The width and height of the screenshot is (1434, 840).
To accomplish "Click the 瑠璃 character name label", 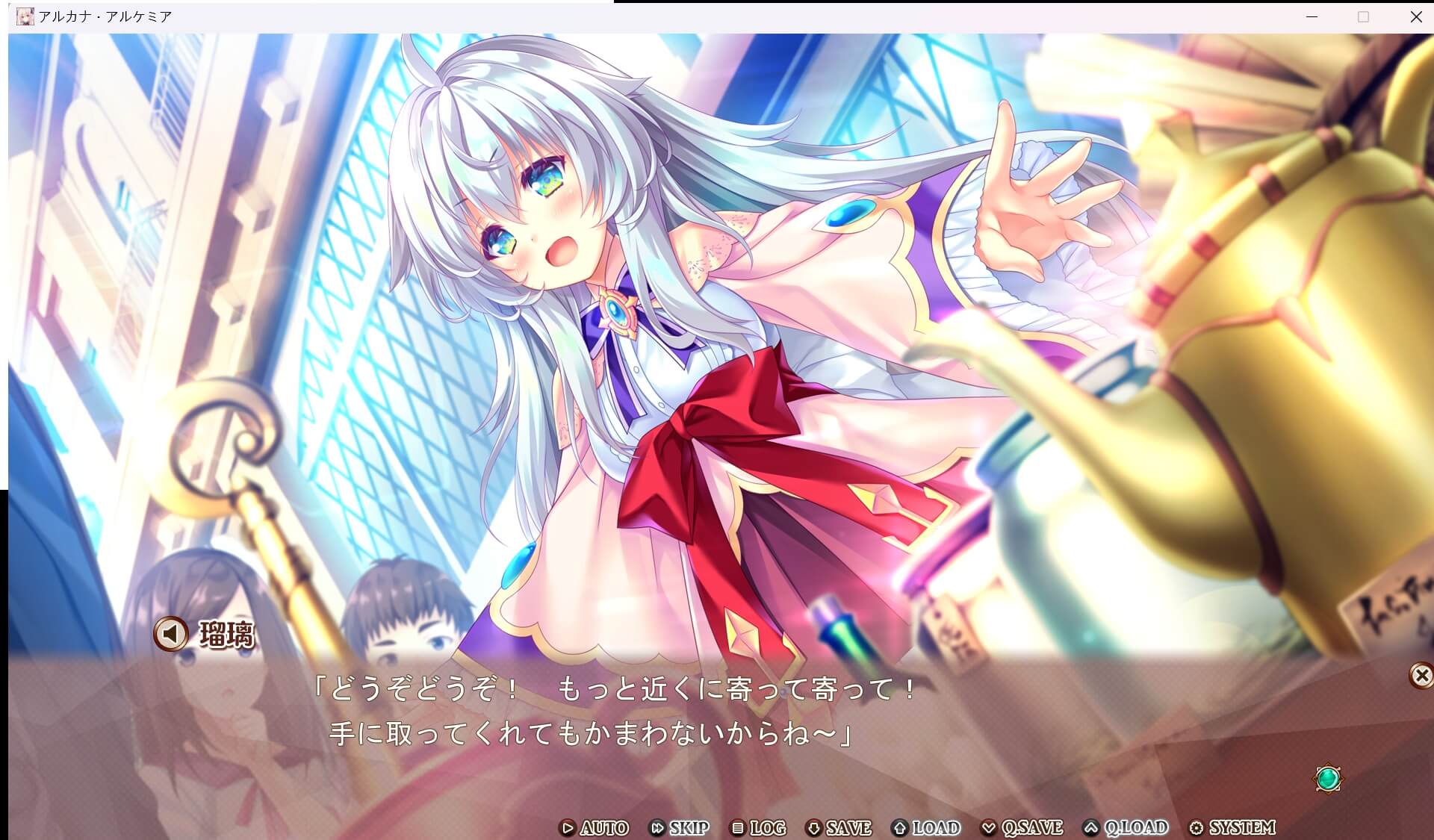I will 226,635.
